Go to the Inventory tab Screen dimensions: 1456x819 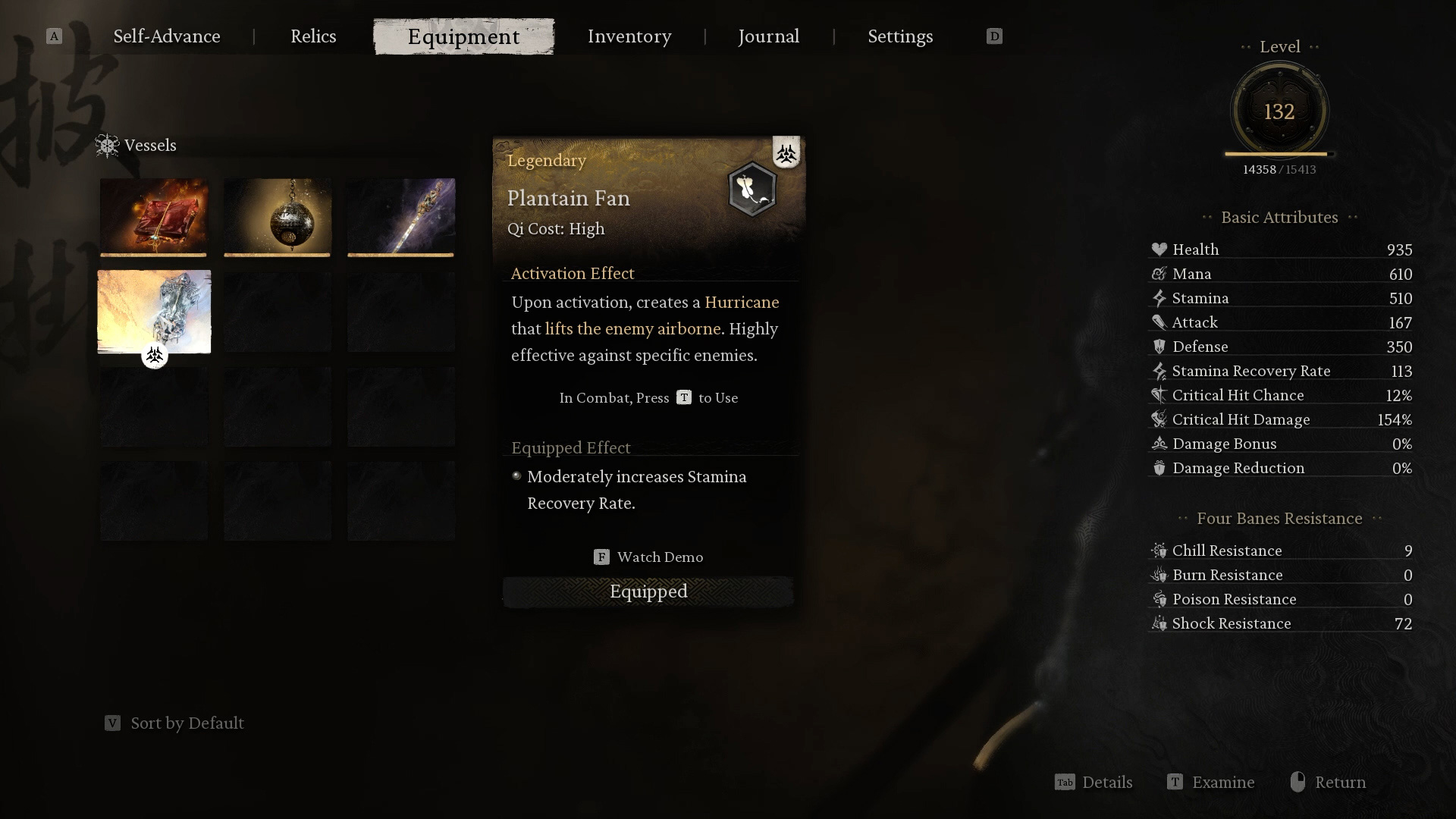[x=629, y=36]
